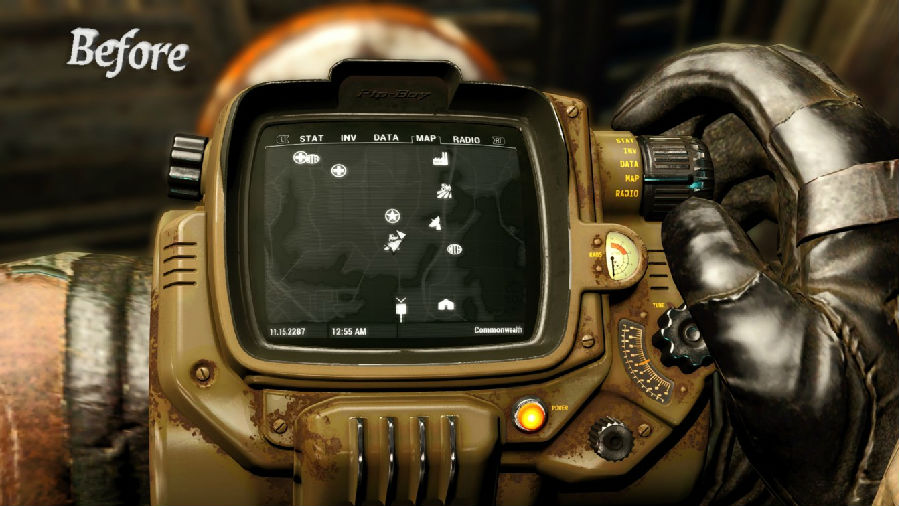Click the MAP tab
The image size is (899, 506).
427,138
